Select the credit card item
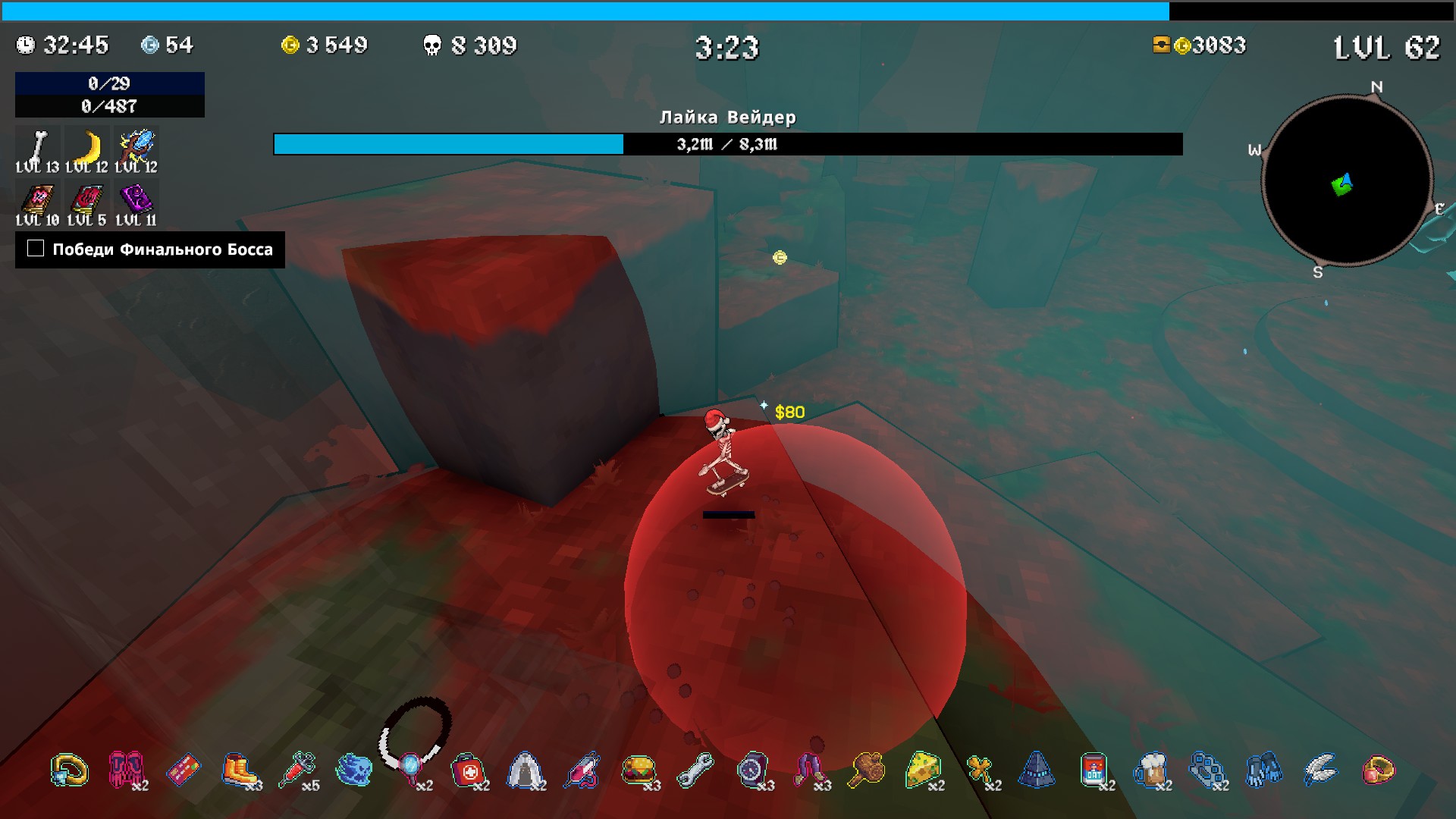The width and height of the screenshot is (1456, 819). point(183,770)
